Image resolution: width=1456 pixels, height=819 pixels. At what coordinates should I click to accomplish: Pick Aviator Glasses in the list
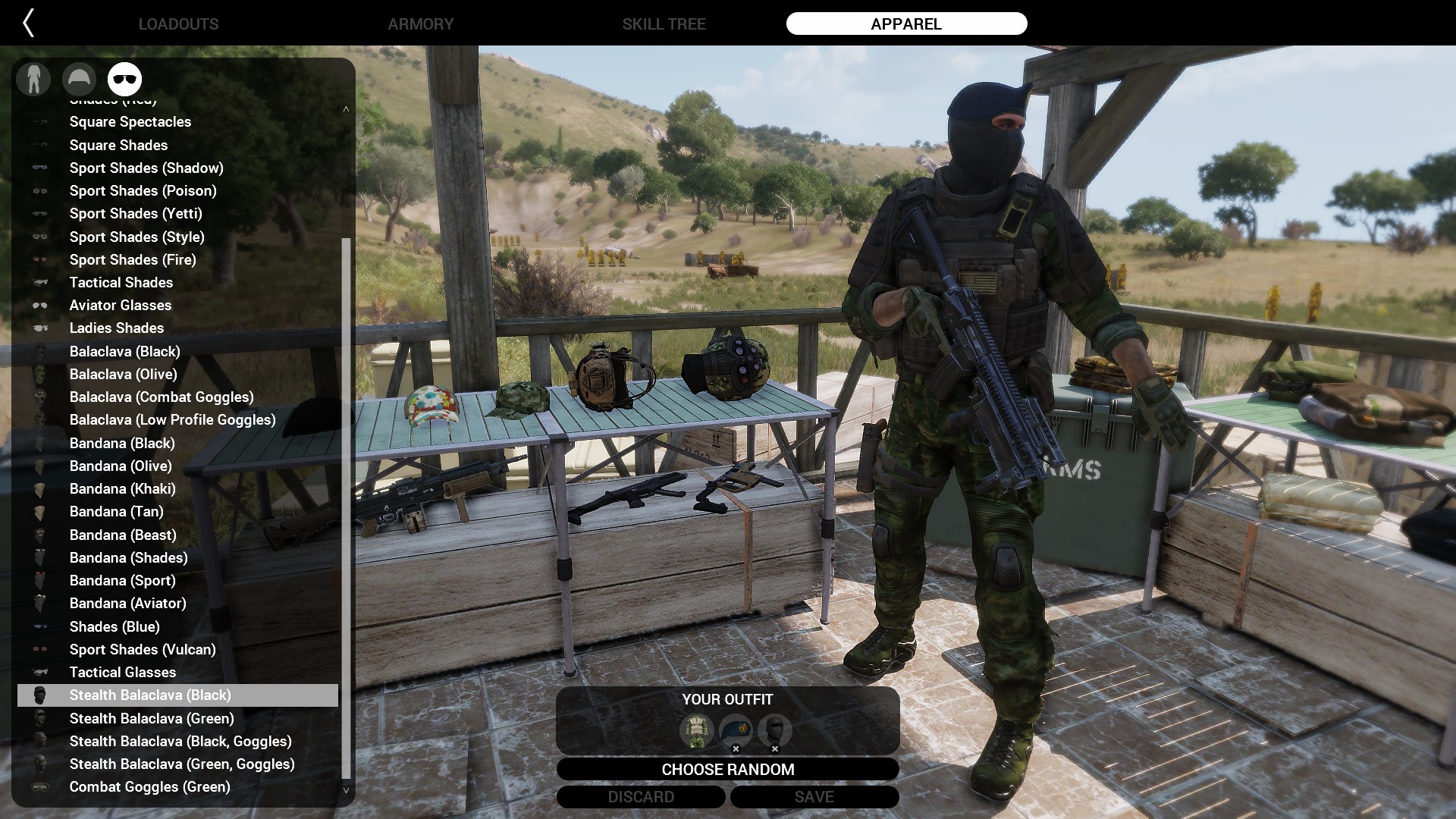click(x=121, y=305)
